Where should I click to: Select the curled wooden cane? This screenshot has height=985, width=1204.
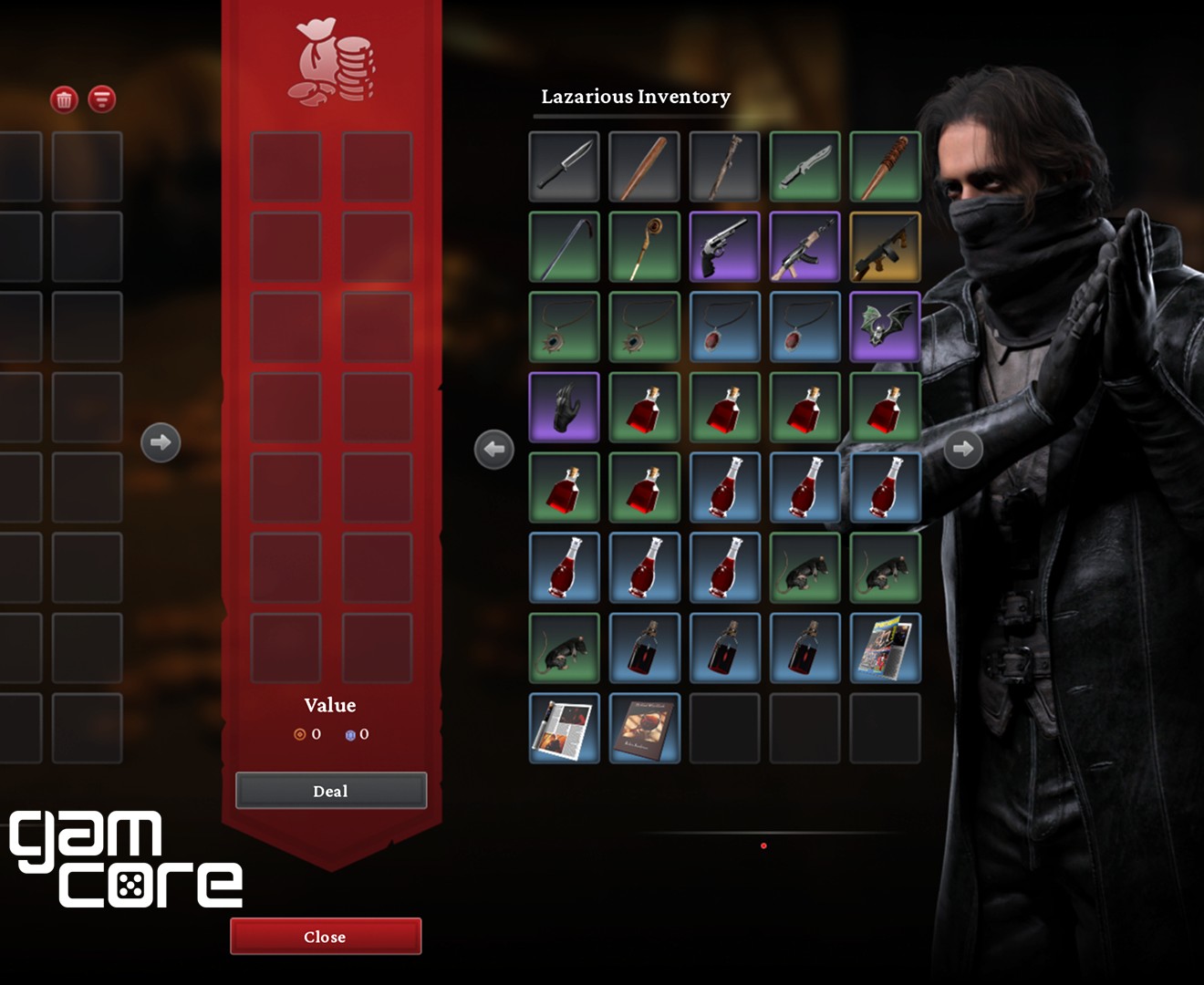pos(644,247)
